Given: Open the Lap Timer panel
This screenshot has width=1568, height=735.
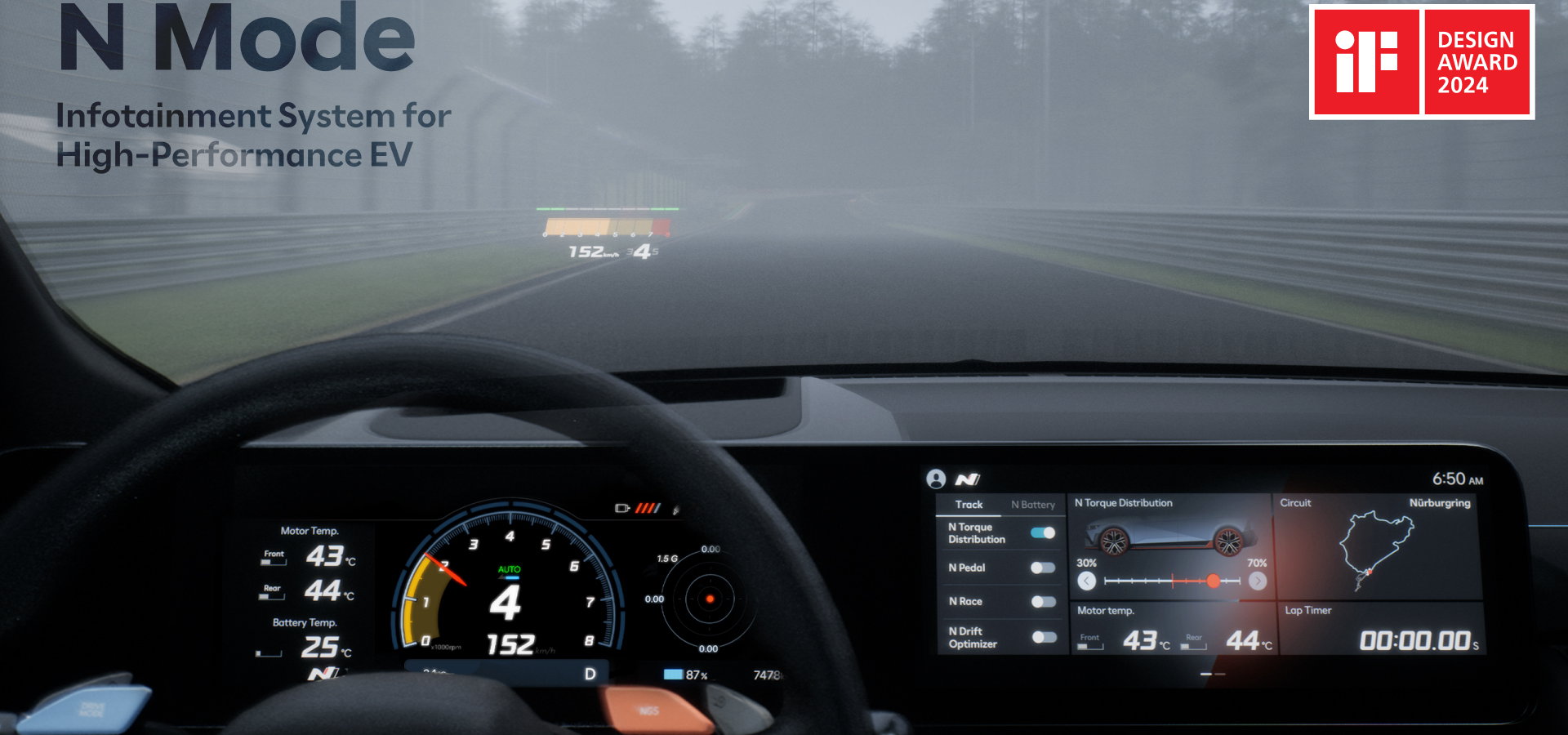Looking at the screenshot, I should point(1380,629).
